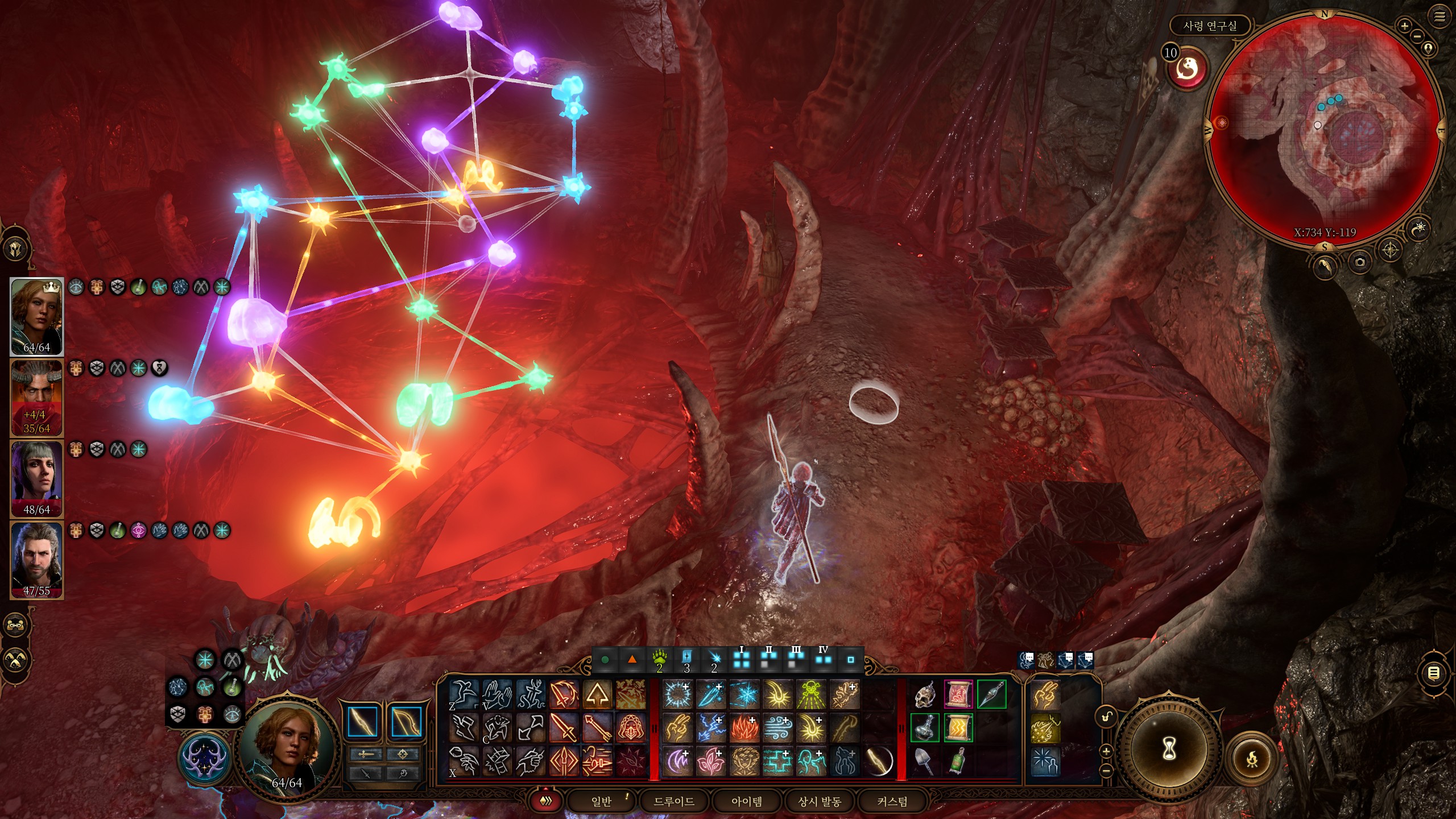Open the campfire rest button

point(1252,759)
